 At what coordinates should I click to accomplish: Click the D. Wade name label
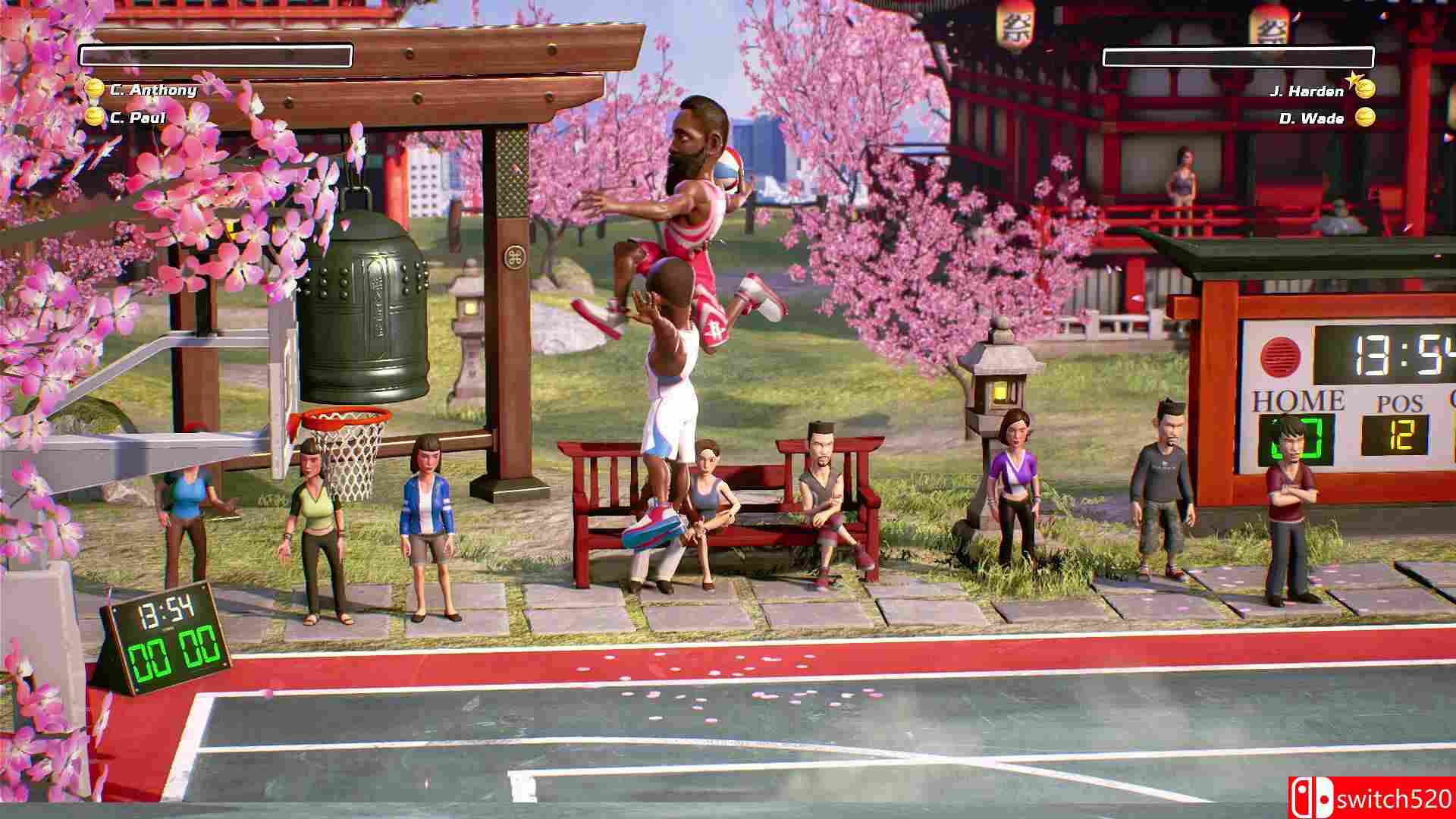(1312, 119)
